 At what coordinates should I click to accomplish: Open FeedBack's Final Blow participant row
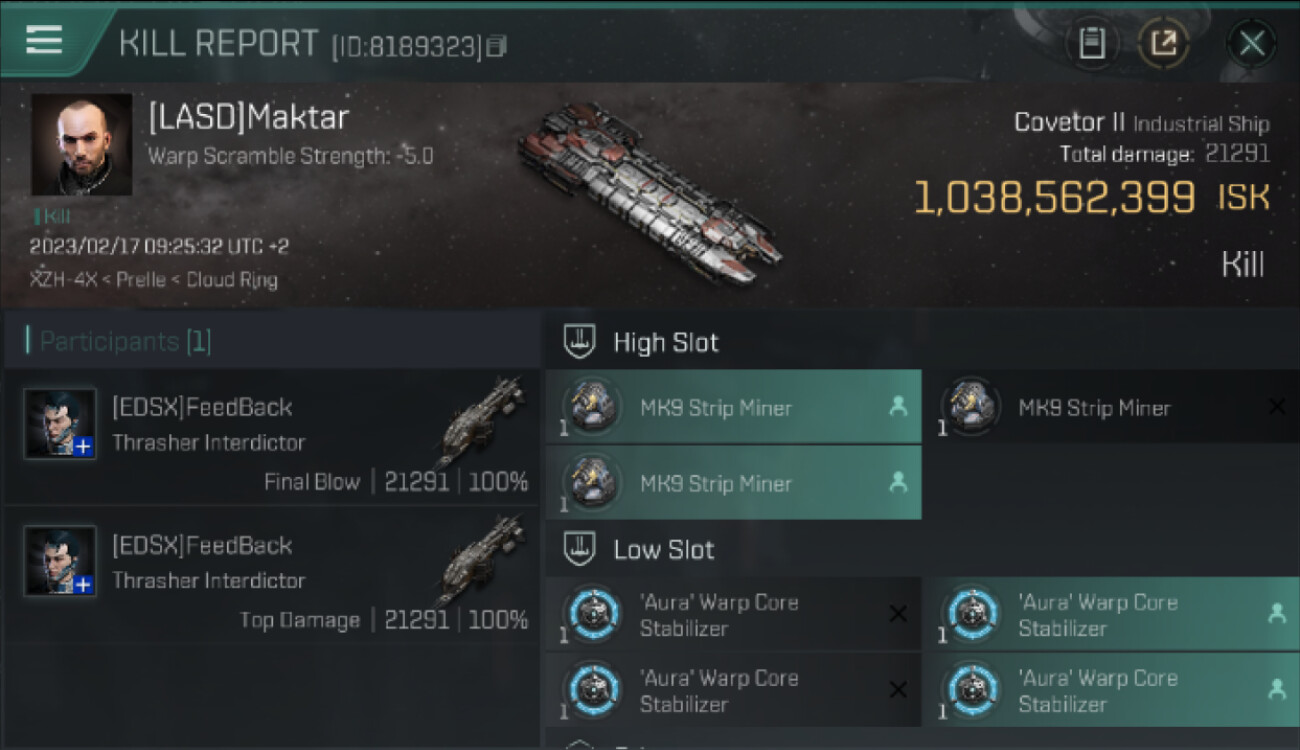pyautogui.click(x=272, y=437)
